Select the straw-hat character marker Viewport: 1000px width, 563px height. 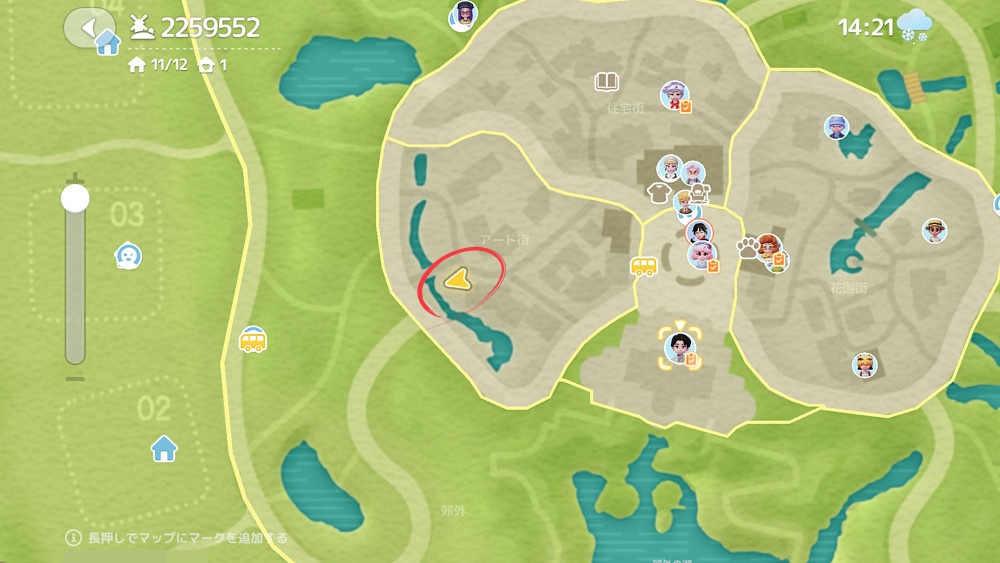[934, 230]
